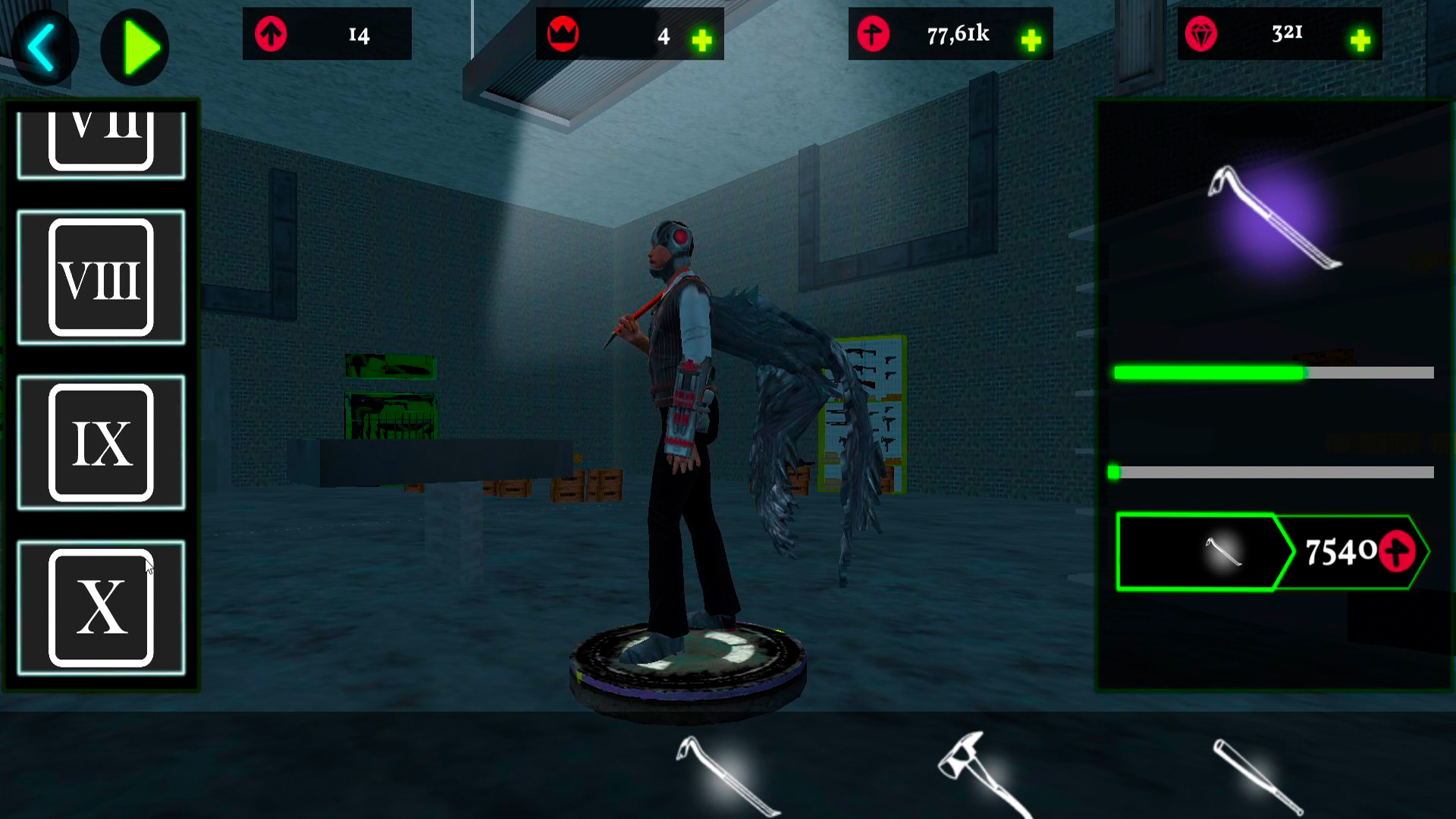The image size is (1456, 819).
Task: Go back using the blue arrow
Action: (44, 47)
